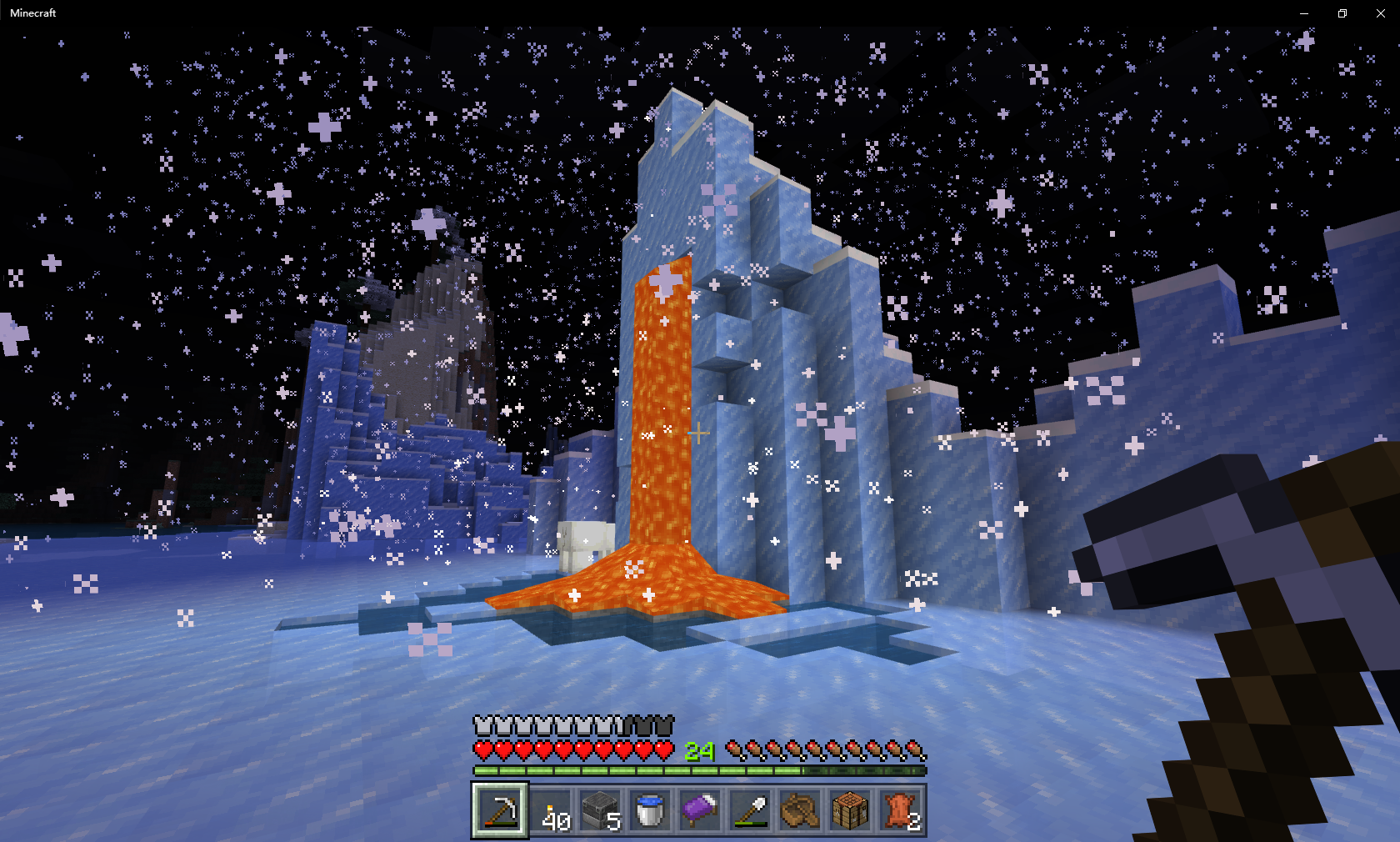Select the purple bed slot

(x=700, y=810)
